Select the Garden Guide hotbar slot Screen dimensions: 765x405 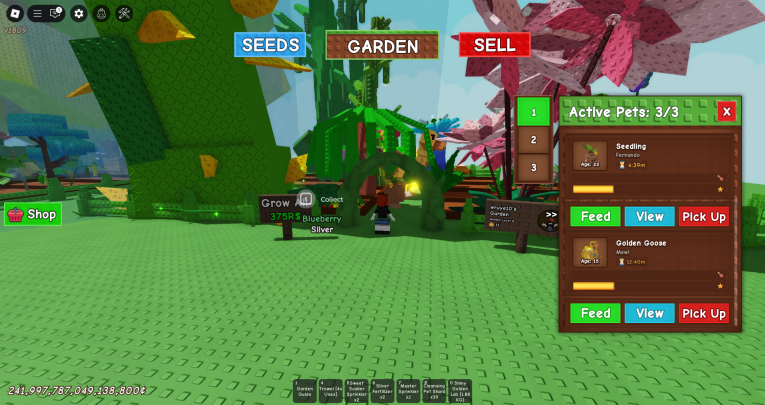[x=305, y=391]
